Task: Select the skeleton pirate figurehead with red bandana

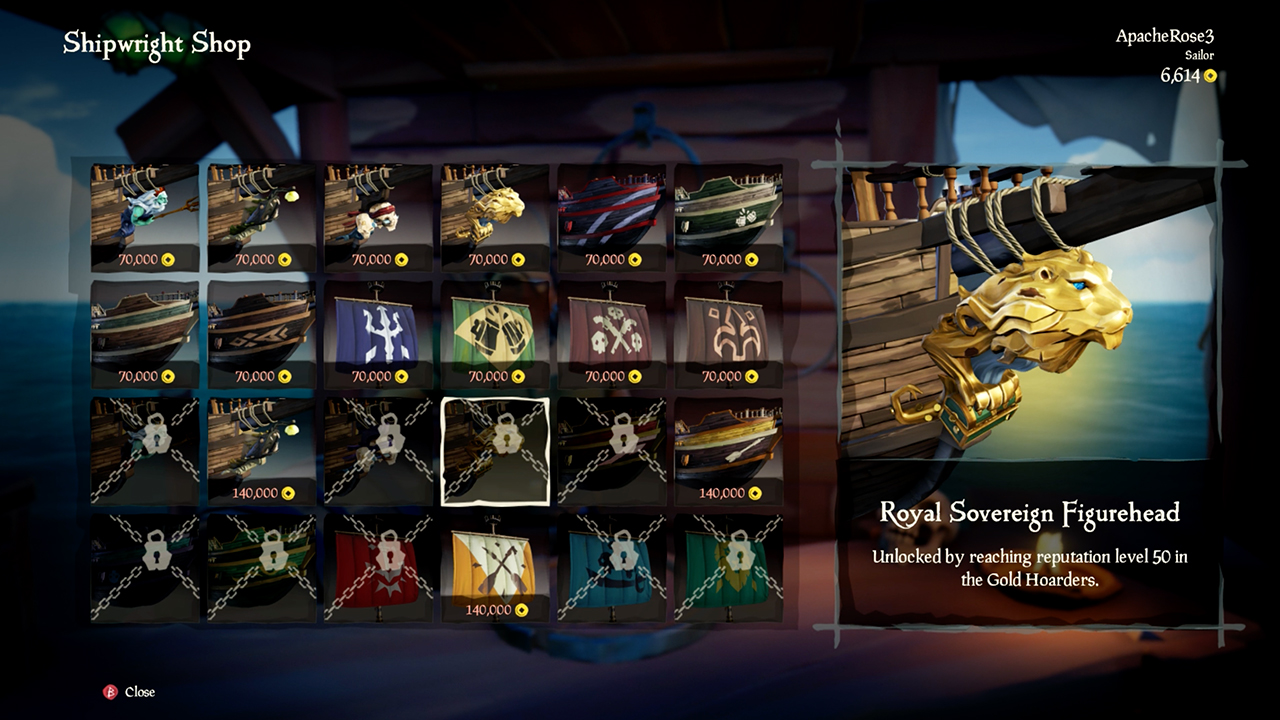Action: coord(378,215)
